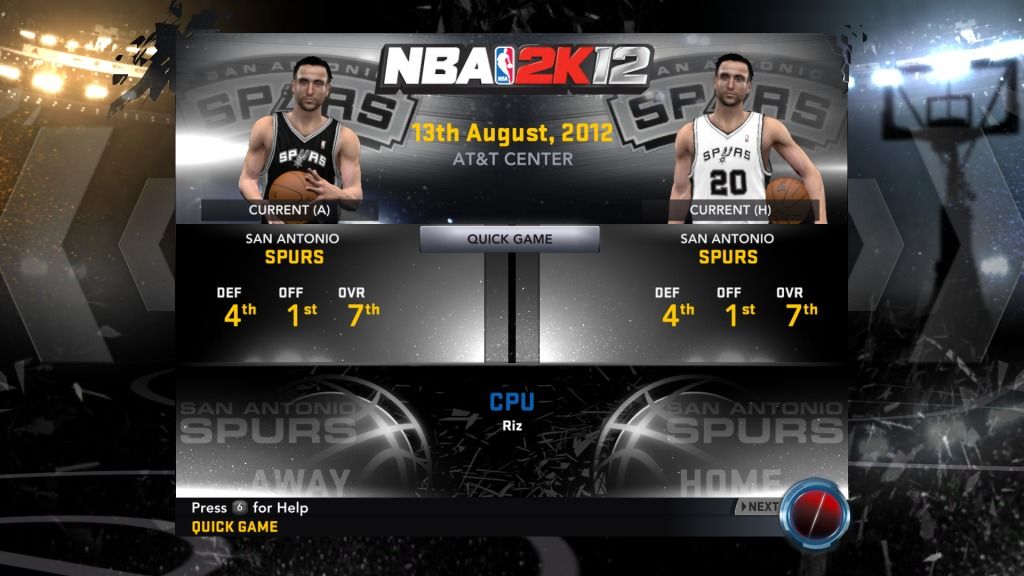Image resolution: width=1024 pixels, height=576 pixels.
Task: Choose the Spurs logo panel marked AWAY
Action: (300, 440)
